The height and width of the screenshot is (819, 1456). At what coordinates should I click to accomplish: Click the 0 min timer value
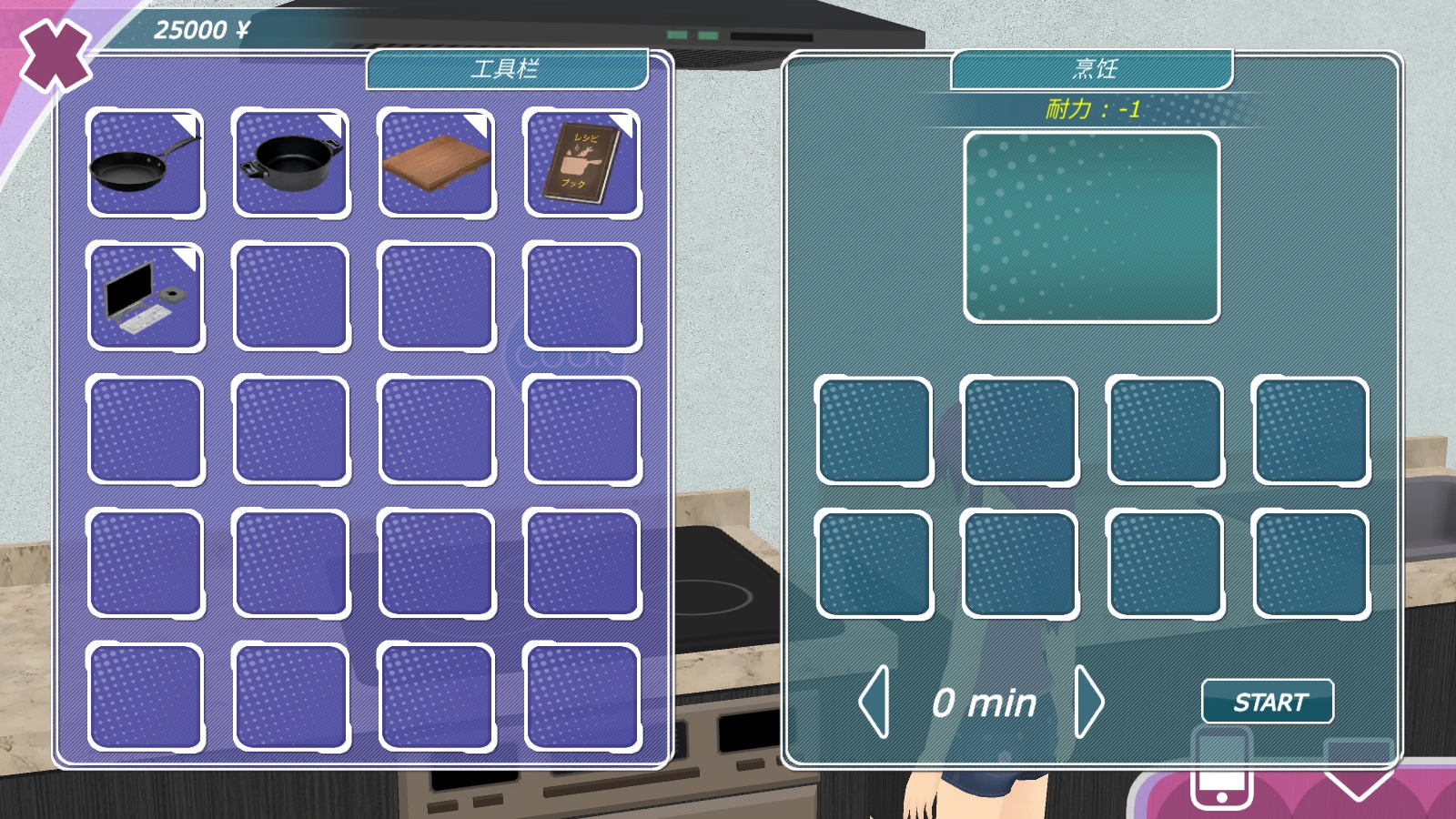981,702
